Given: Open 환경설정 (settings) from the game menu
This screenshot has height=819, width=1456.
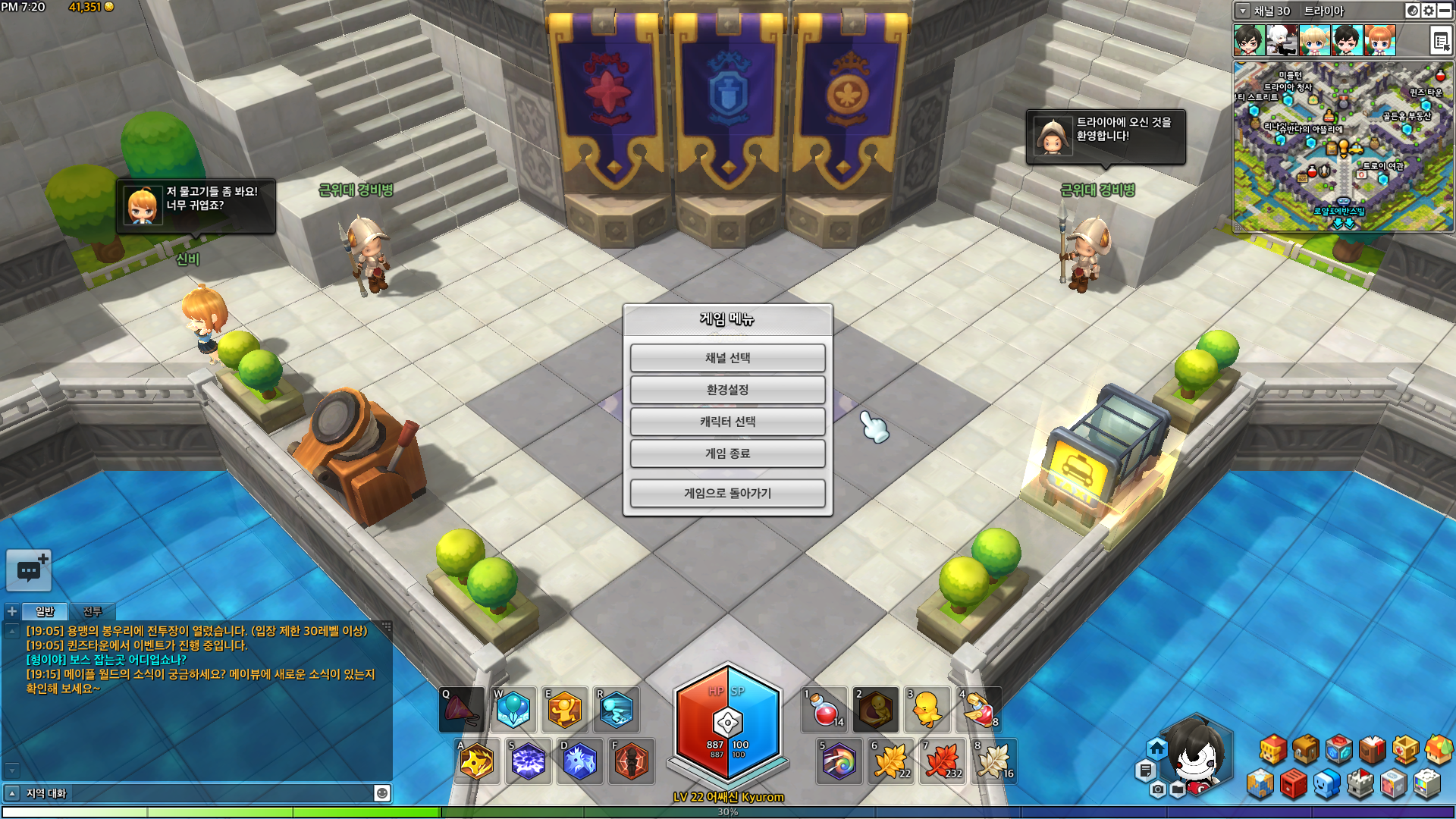Looking at the screenshot, I should (x=727, y=390).
